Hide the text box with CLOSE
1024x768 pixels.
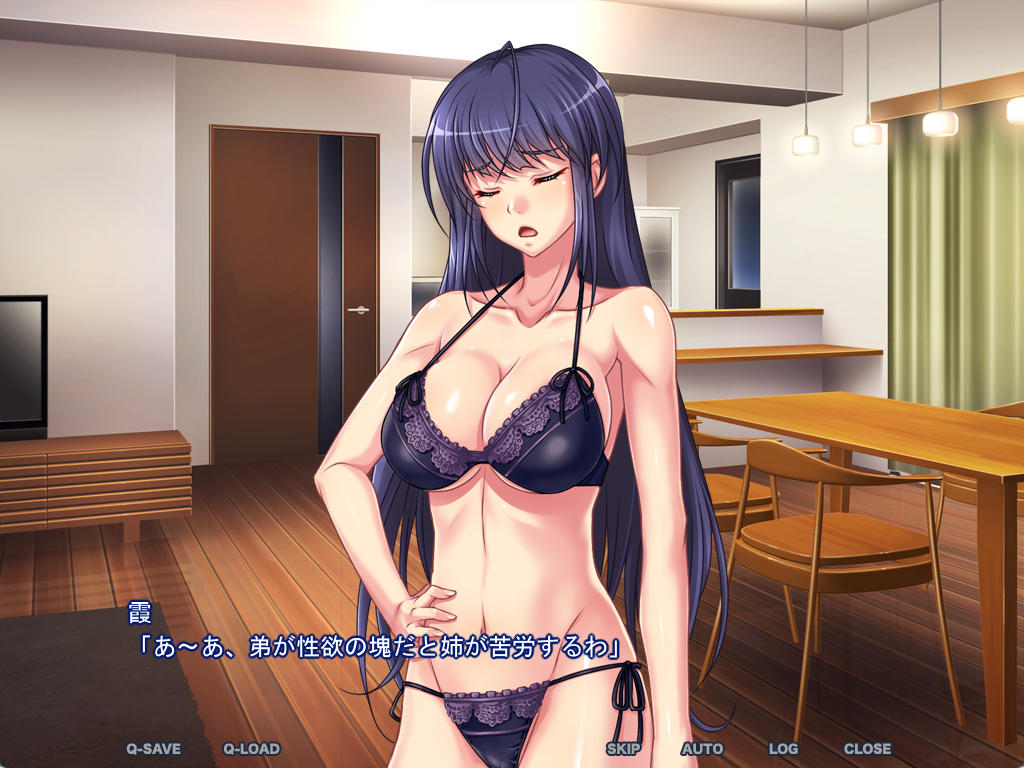[x=867, y=748]
